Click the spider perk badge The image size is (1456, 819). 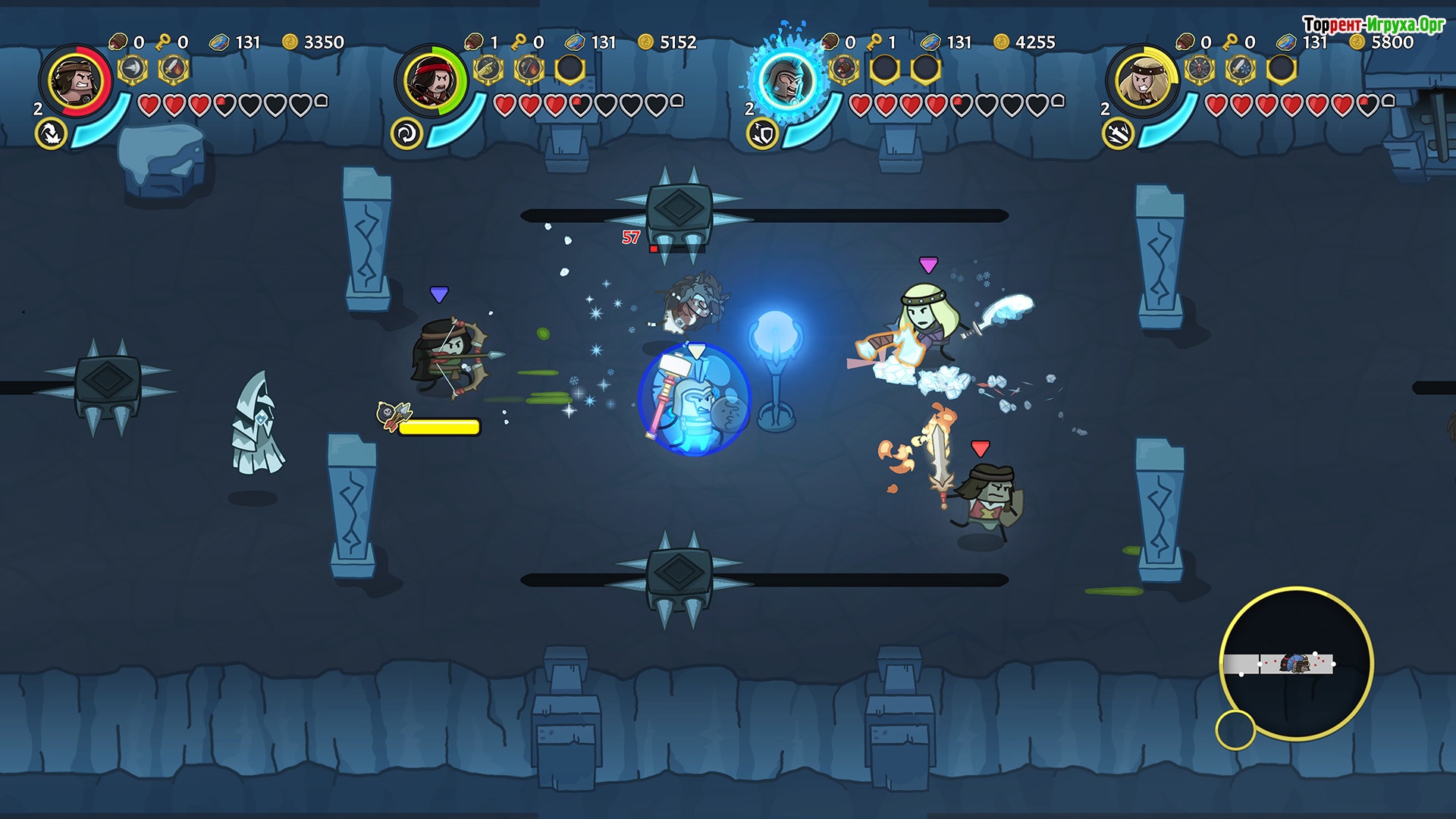click(x=1200, y=70)
